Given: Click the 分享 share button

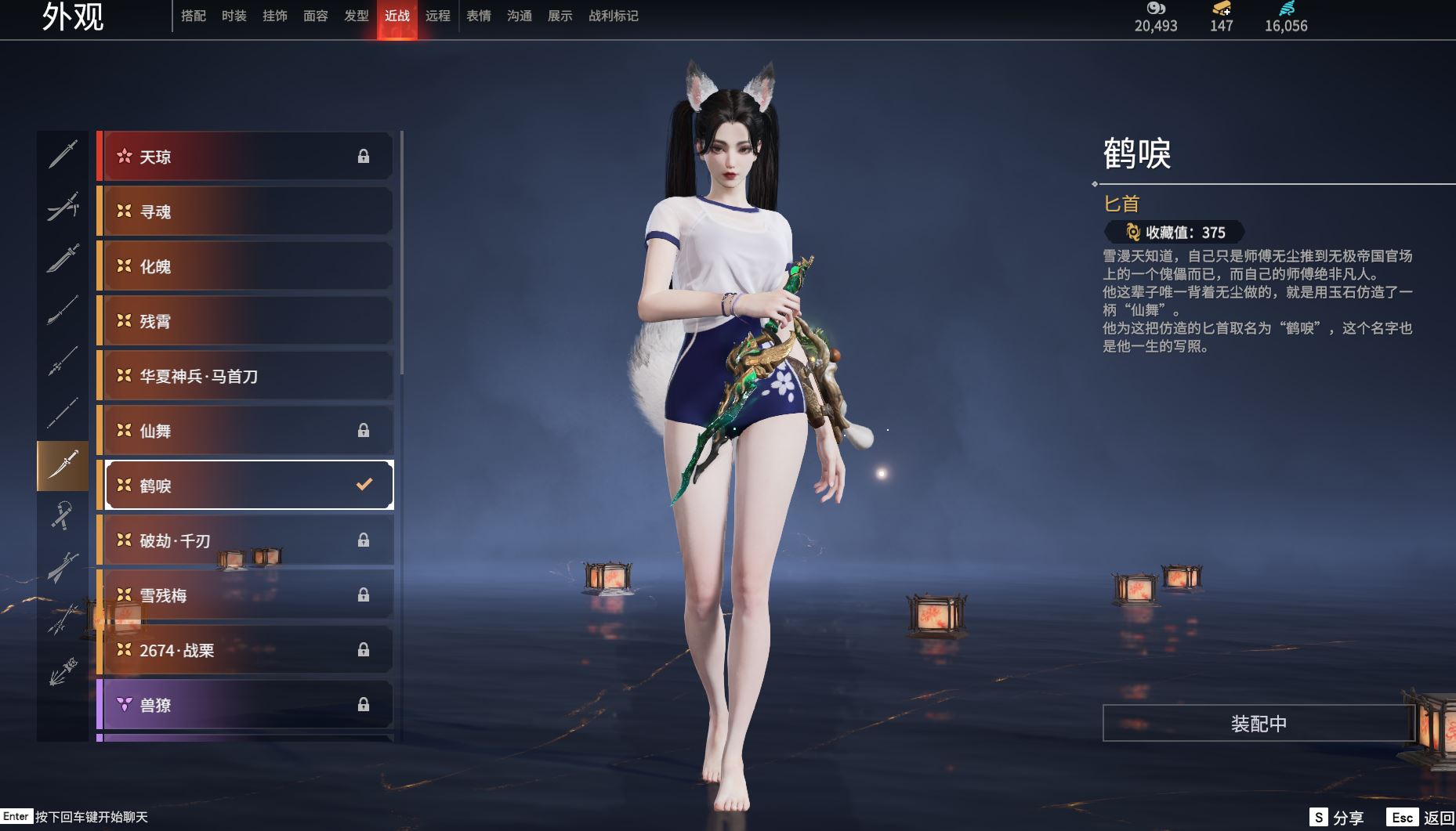Looking at the screenshot, I should coord(1337,818).
